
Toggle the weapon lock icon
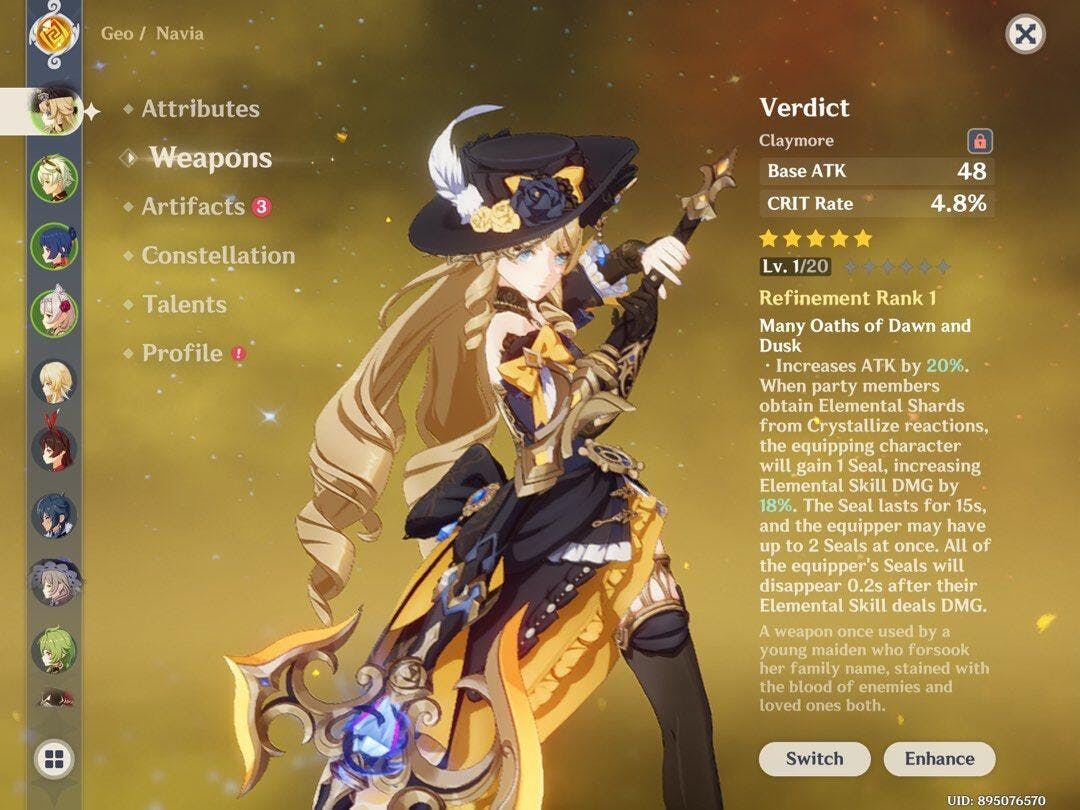[980, 141]
